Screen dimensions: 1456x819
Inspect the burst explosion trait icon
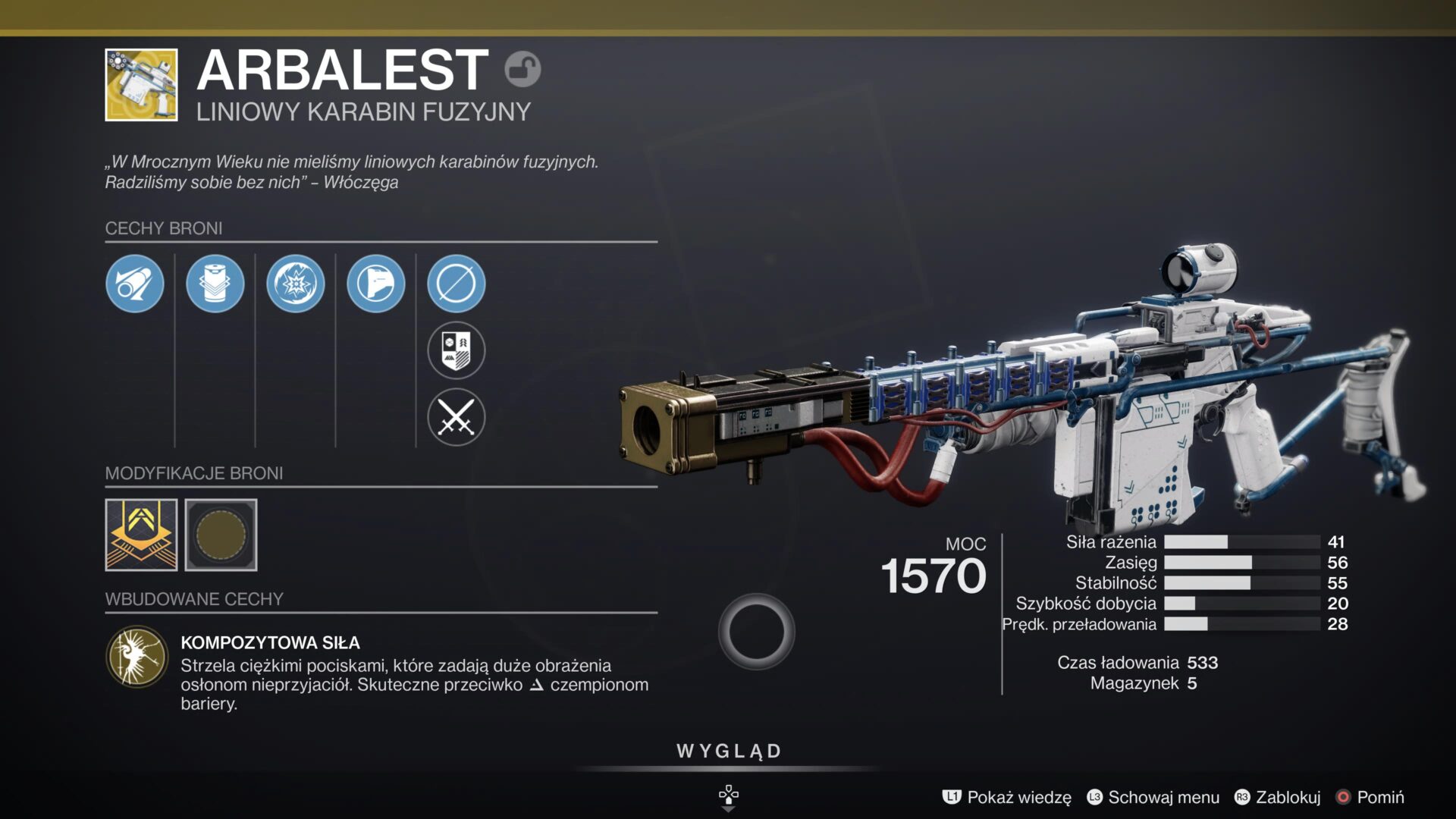click(296, 284)
